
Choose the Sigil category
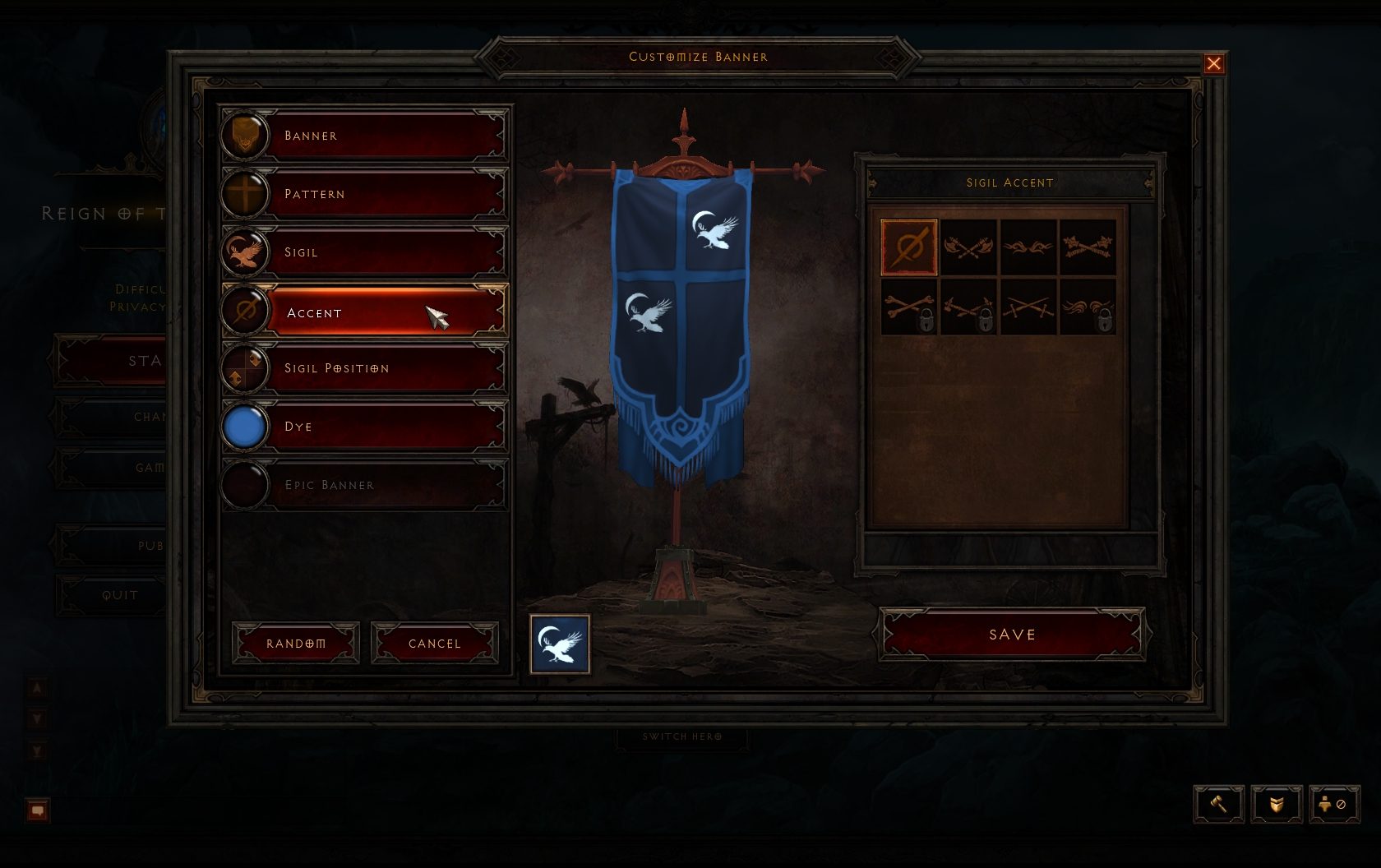pyautogui.click(x=363, y=252)
